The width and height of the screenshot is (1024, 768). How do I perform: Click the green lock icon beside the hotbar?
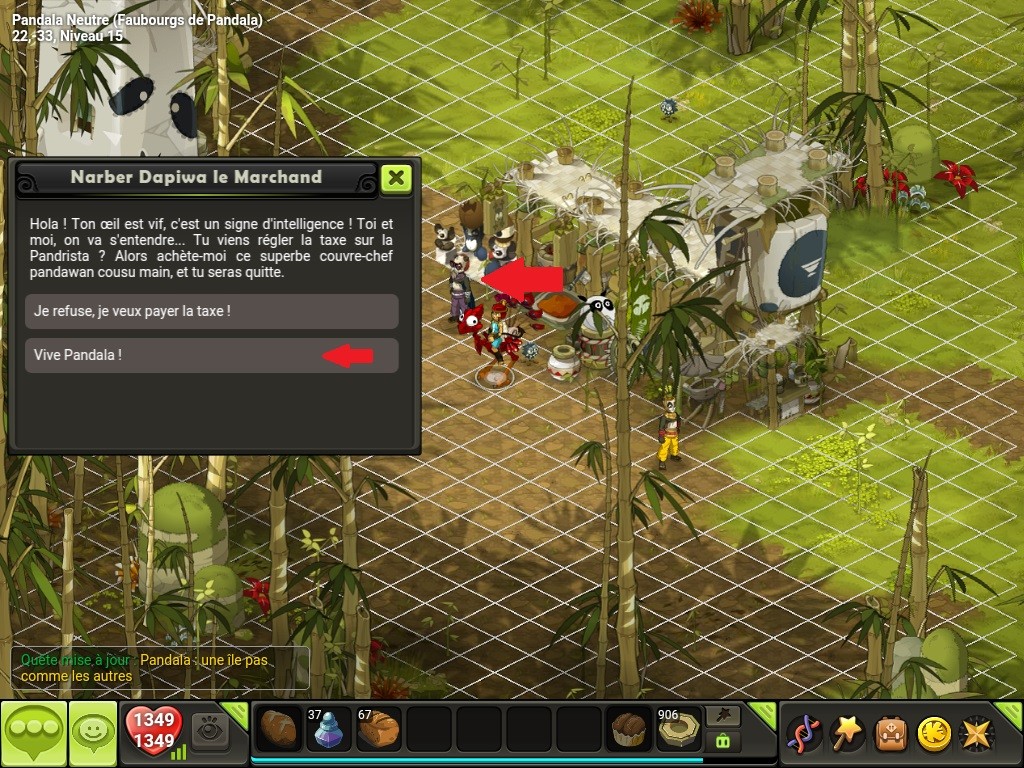pyautogui.click(x=722, y=742)
